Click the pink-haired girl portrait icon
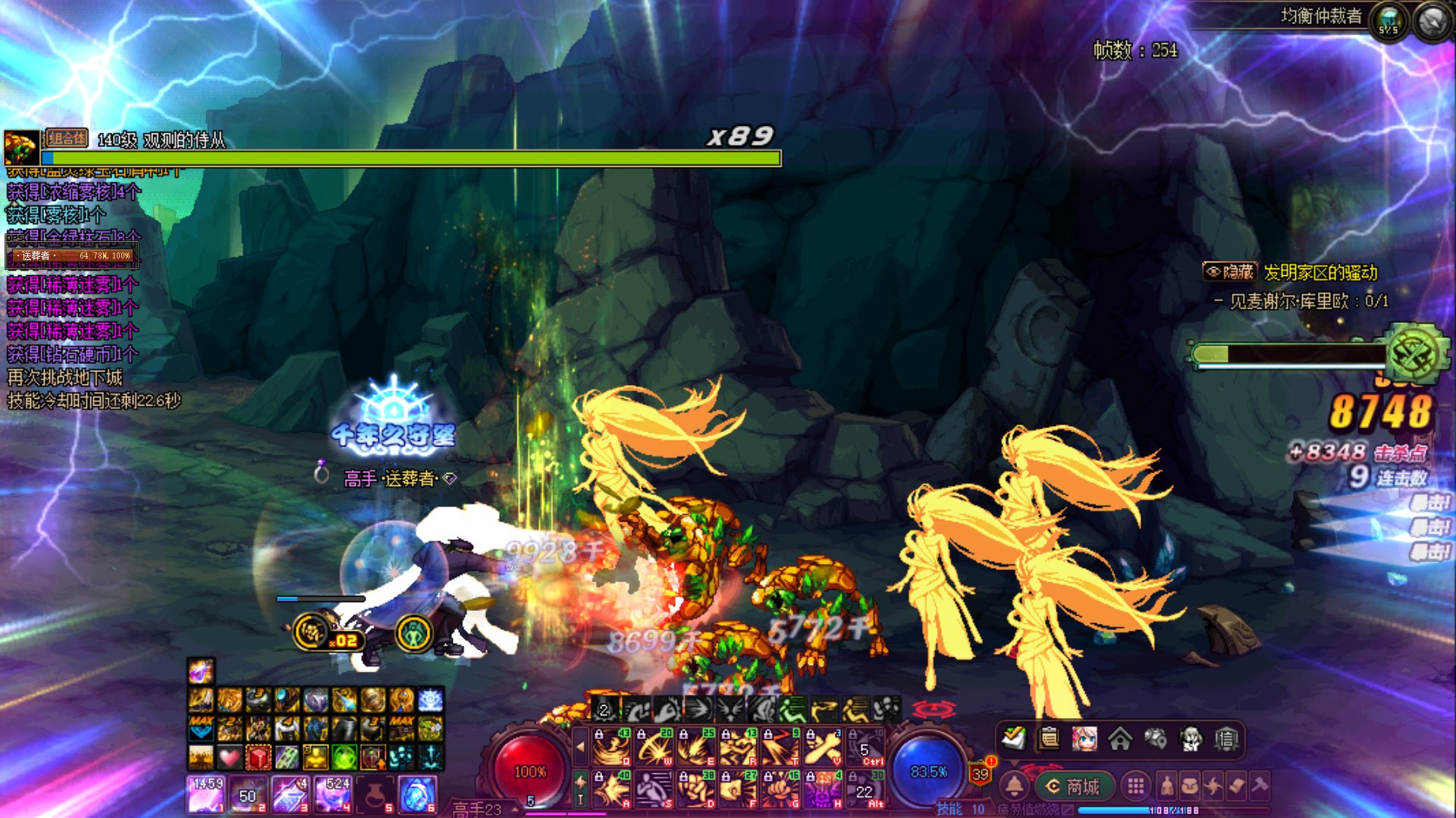The image size is (1456, 818). tap(1084, 738)
